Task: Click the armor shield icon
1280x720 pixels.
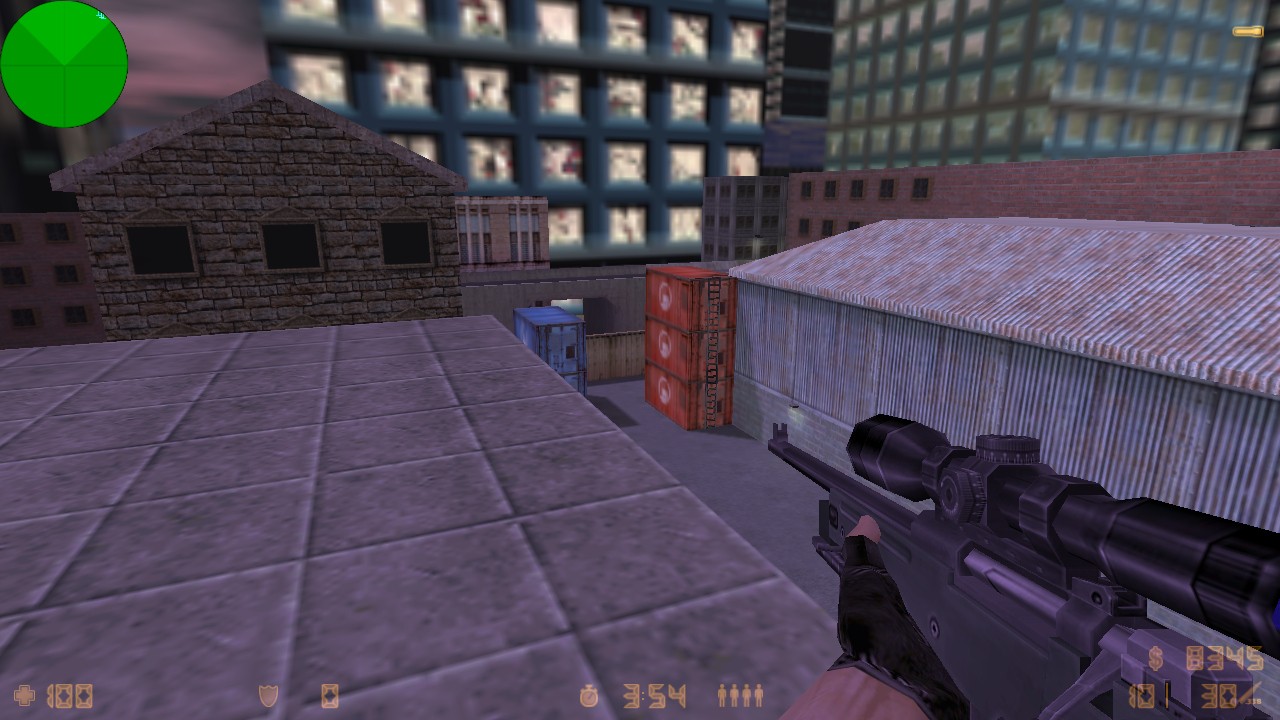Action: (268, 695)
